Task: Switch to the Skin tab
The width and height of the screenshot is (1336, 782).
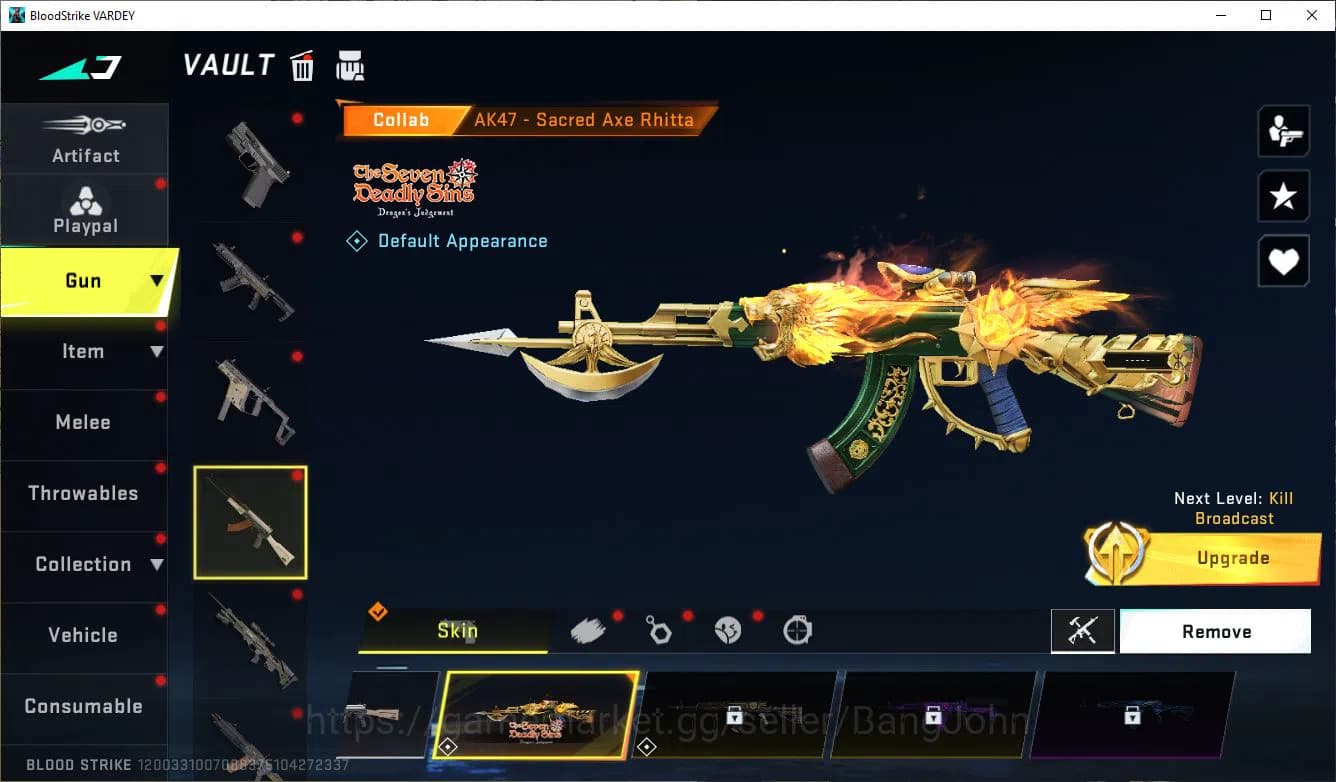Action: pos(455,630)
